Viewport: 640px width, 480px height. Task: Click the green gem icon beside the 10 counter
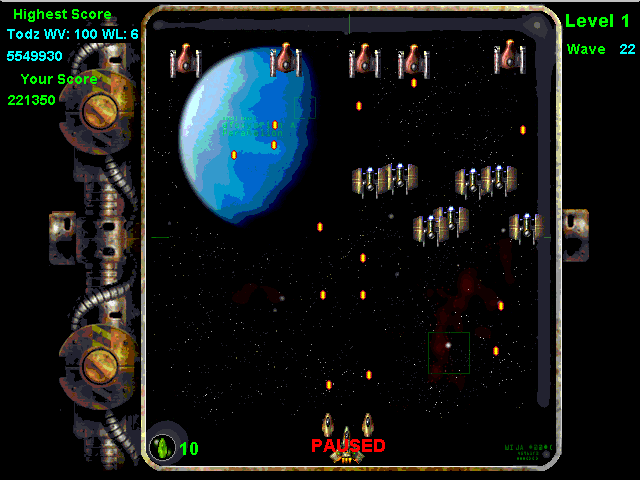(x=162, y=448)
